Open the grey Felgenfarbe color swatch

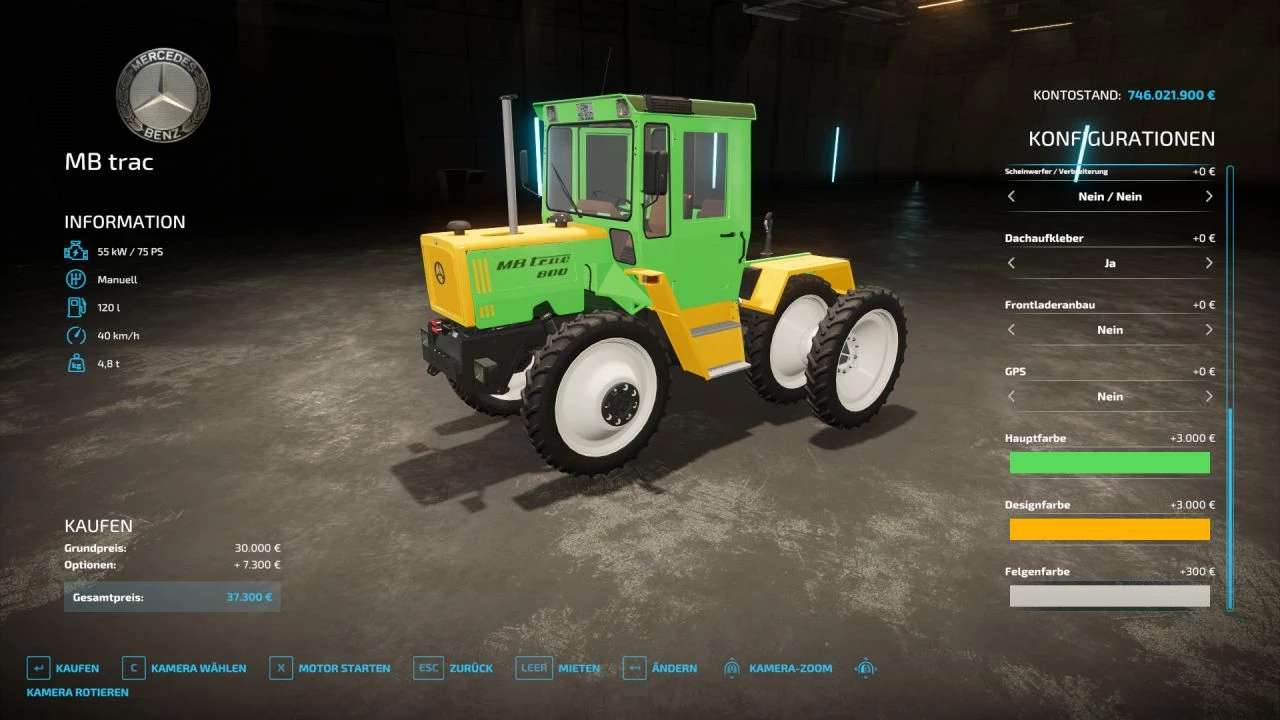tap(1109, 596)
